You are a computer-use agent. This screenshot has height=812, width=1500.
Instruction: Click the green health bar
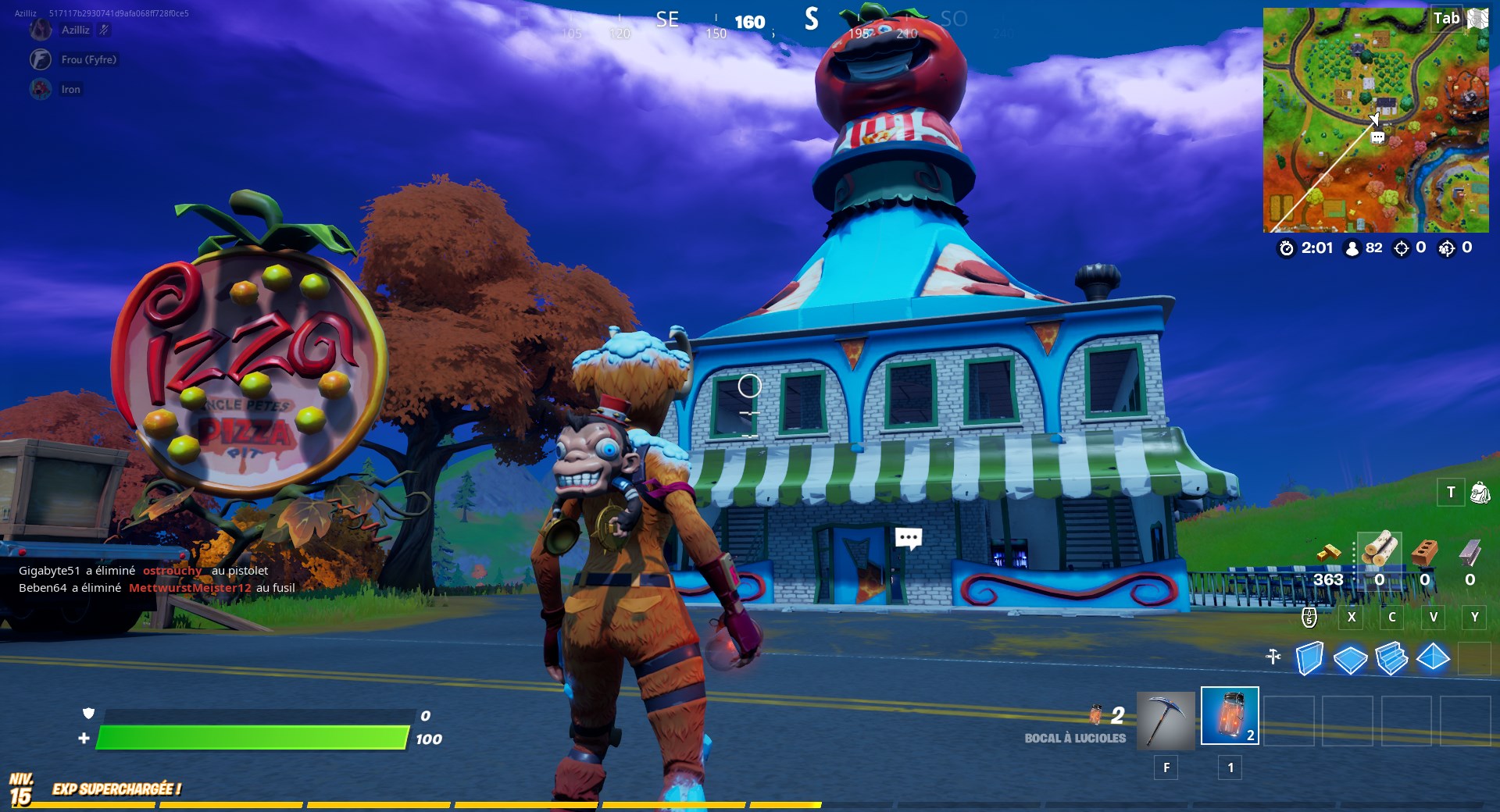[x=250, y=736]
